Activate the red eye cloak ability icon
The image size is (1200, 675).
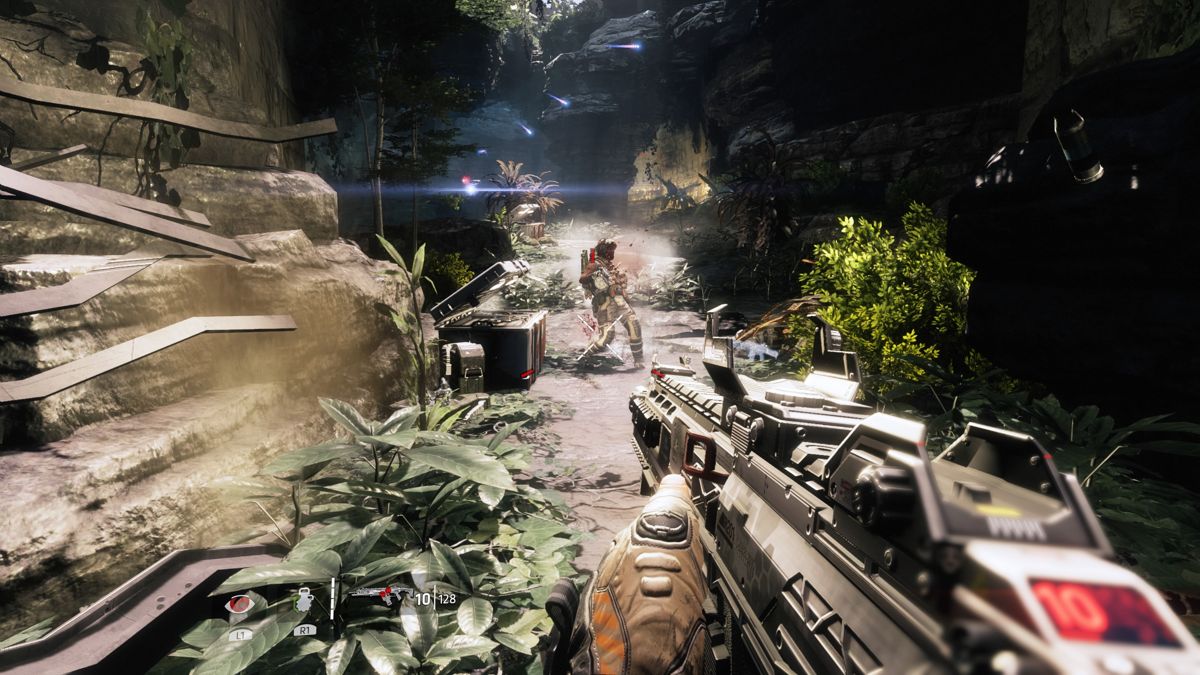pos(239,604)
